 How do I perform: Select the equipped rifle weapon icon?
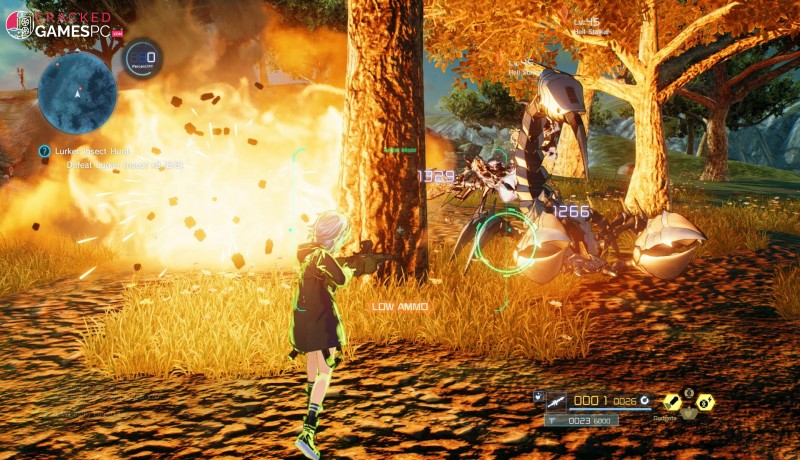(556, 401)
